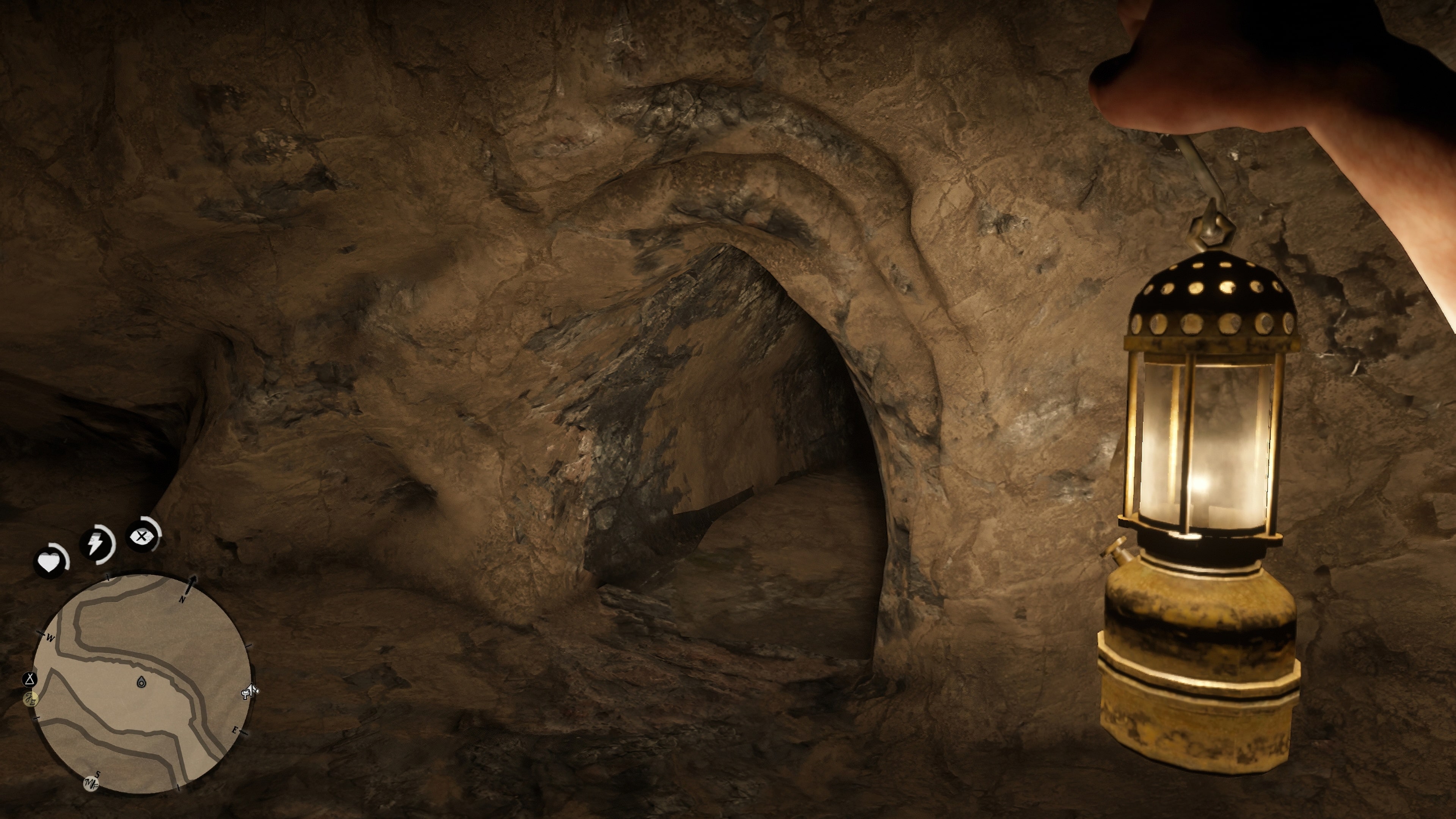
Task: Select the lightning bolt stamina core
Action: click(96, 544)
